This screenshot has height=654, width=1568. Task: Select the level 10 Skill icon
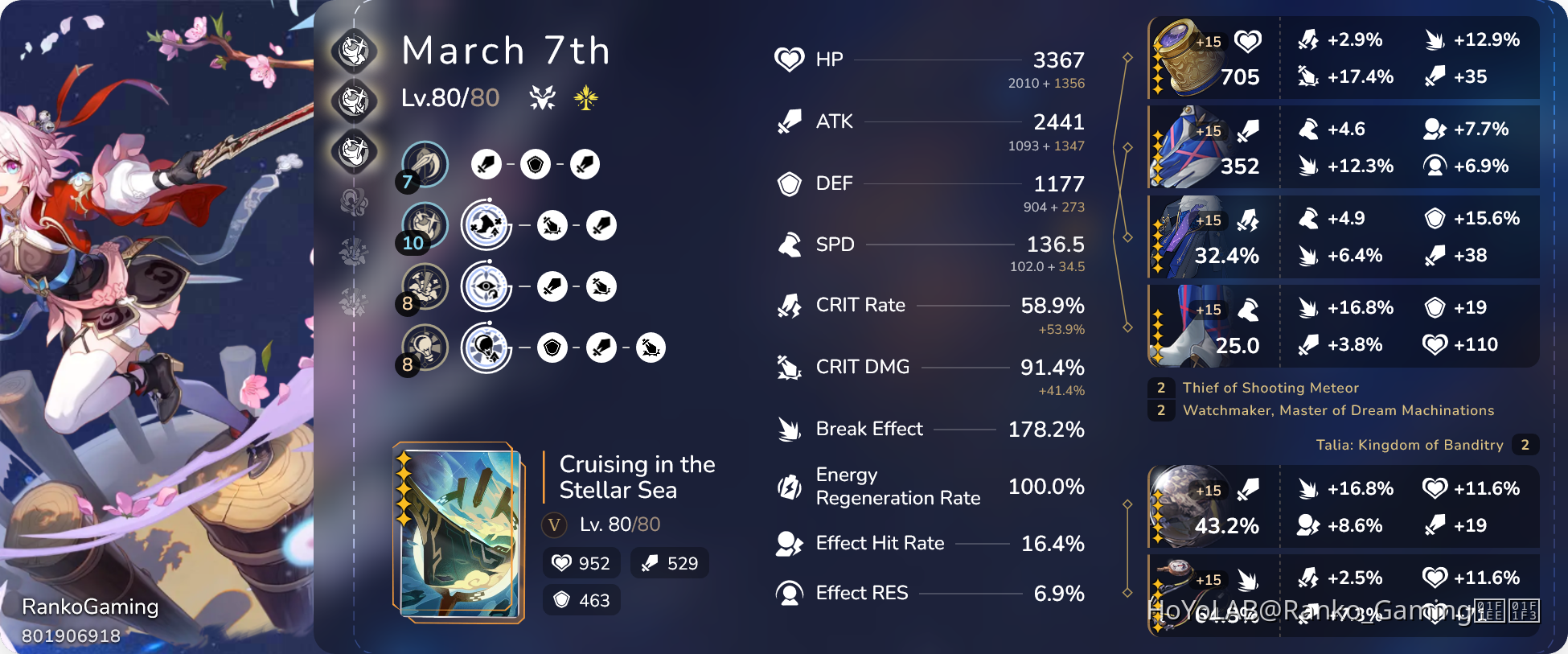click(426, 224)
